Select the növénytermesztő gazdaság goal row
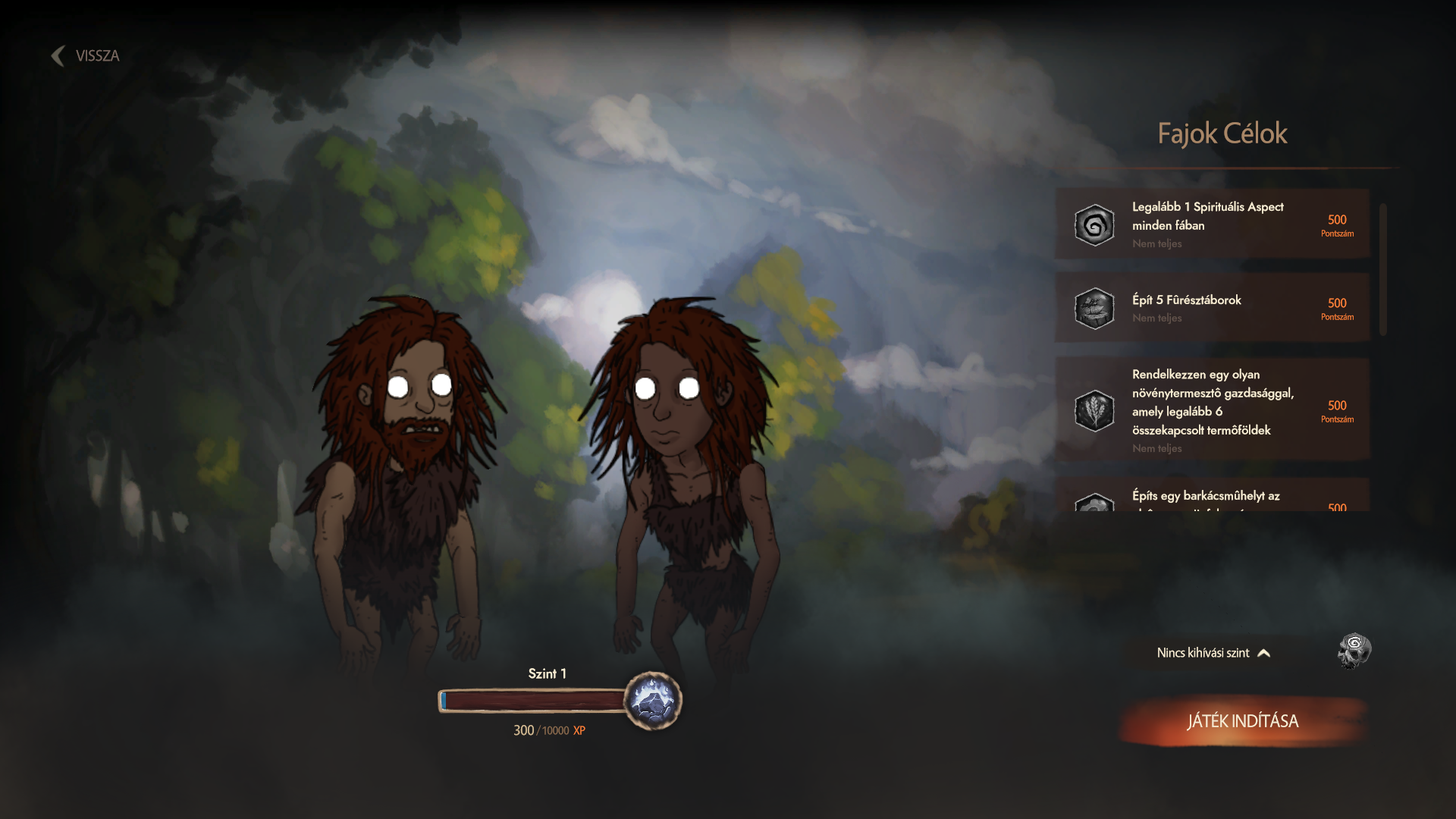 1212,410
